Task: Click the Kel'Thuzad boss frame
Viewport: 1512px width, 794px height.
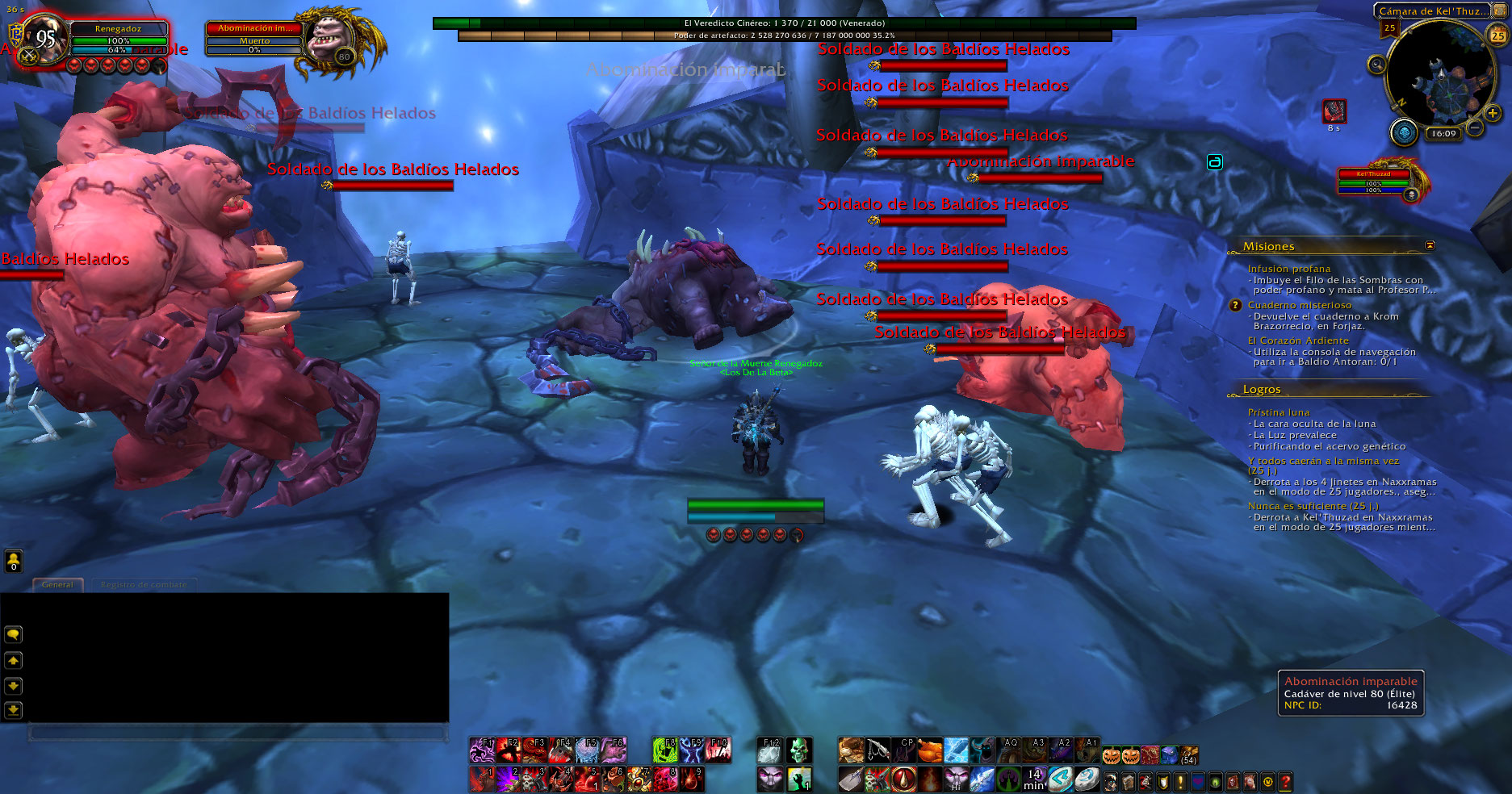Action: (x=1374, y=182)
